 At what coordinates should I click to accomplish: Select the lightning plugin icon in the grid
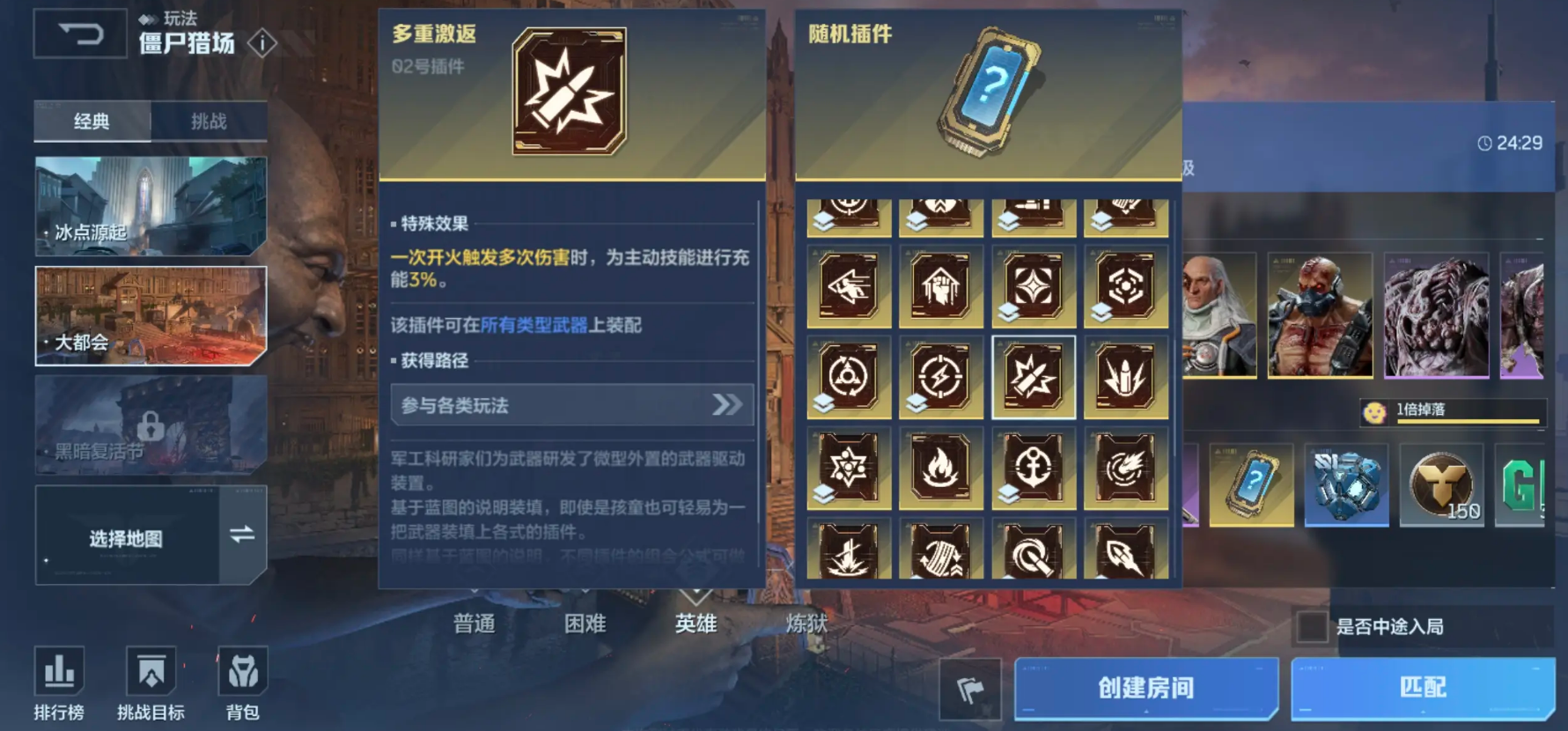point(941,377)
